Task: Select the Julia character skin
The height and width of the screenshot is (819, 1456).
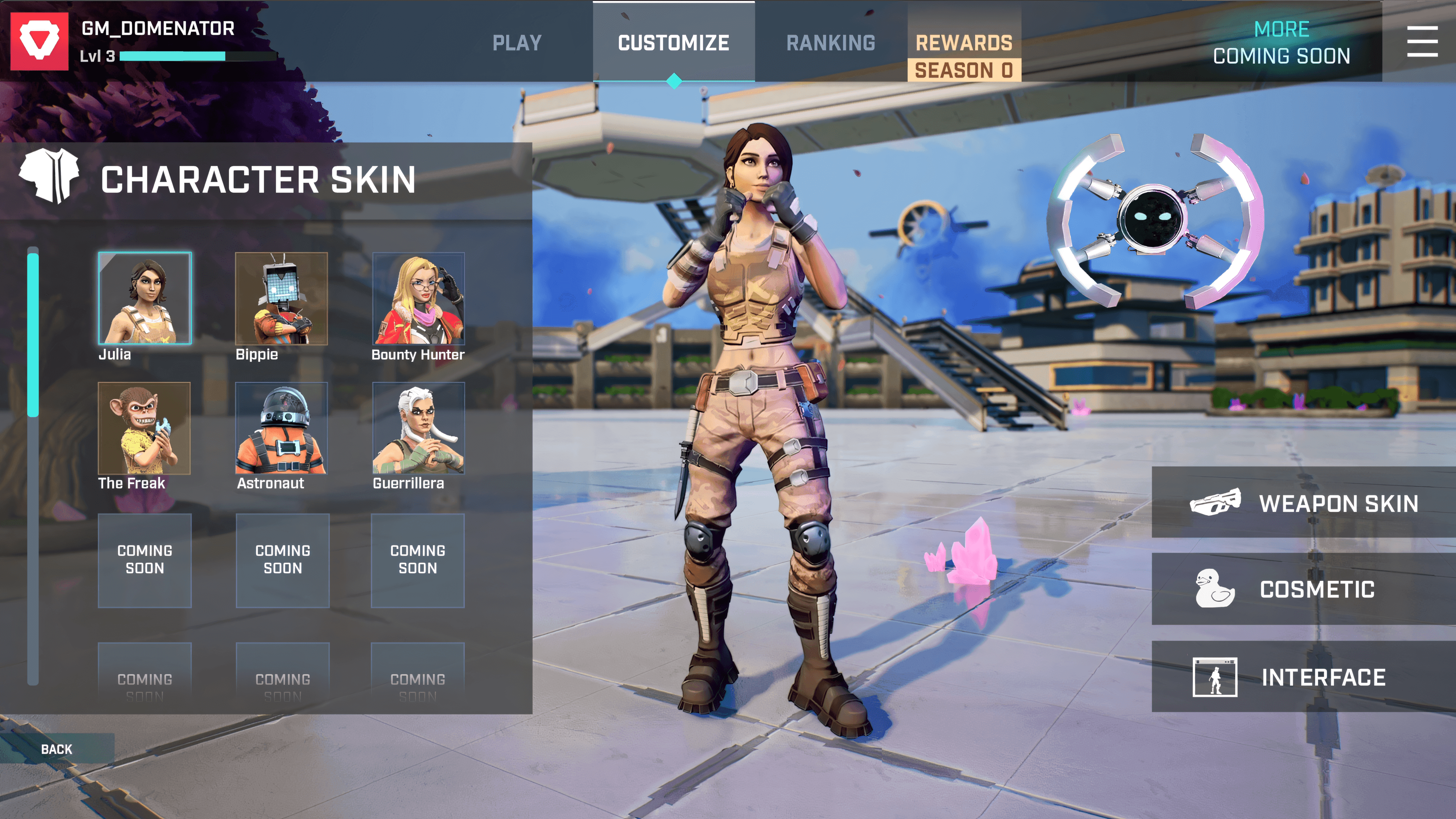Action: pos(145,298)
